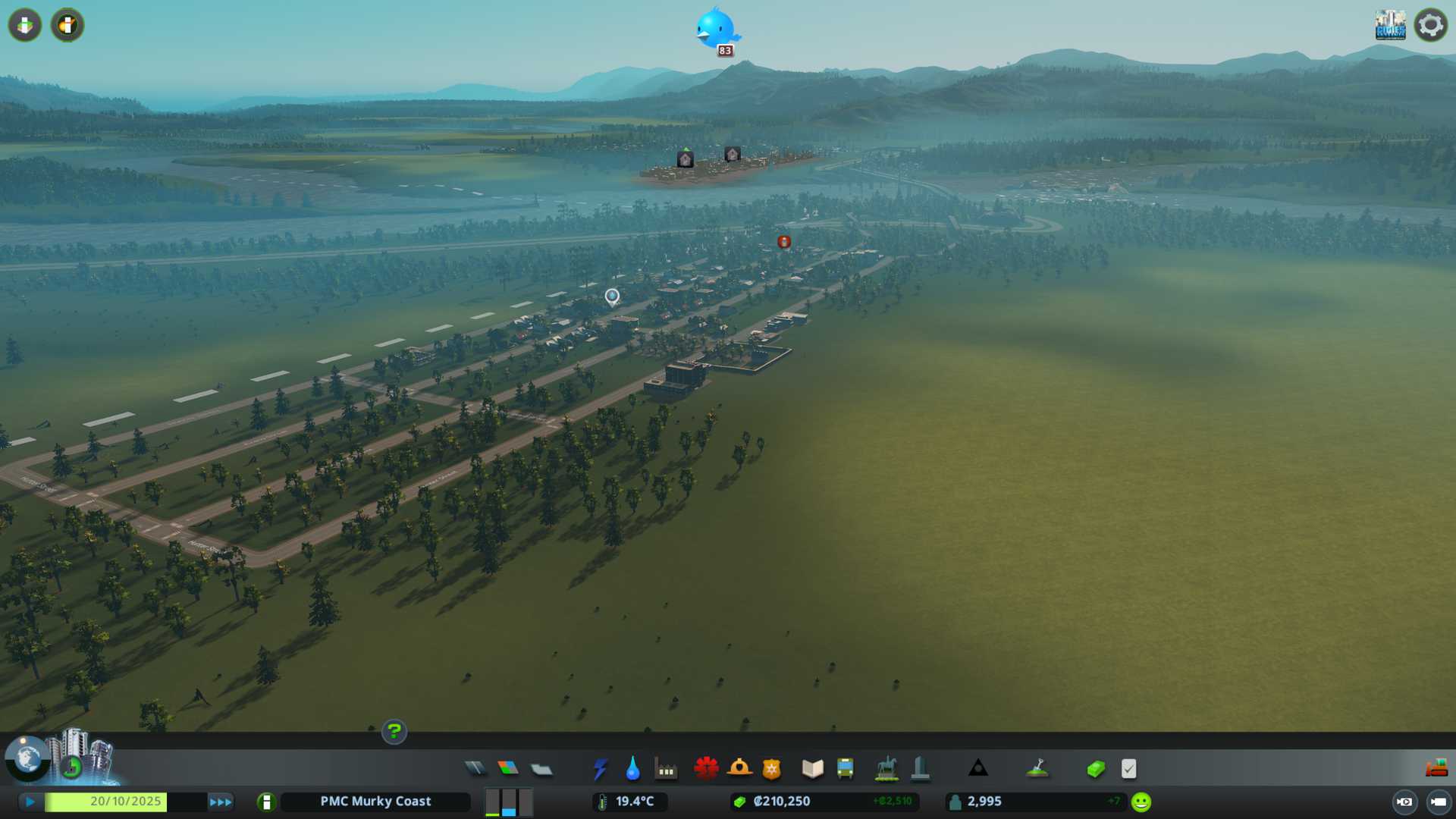Image resolution: width=1456 pixels, height=819 pixels.
Task: Open the Police badge menu
Action: point(771,769)
